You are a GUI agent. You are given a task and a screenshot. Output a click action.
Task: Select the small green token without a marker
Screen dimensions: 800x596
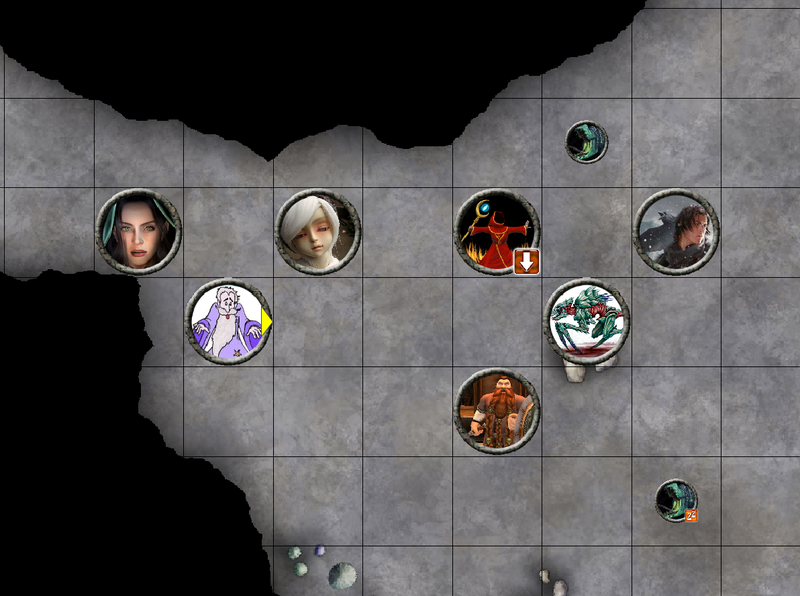pos(586,142)
